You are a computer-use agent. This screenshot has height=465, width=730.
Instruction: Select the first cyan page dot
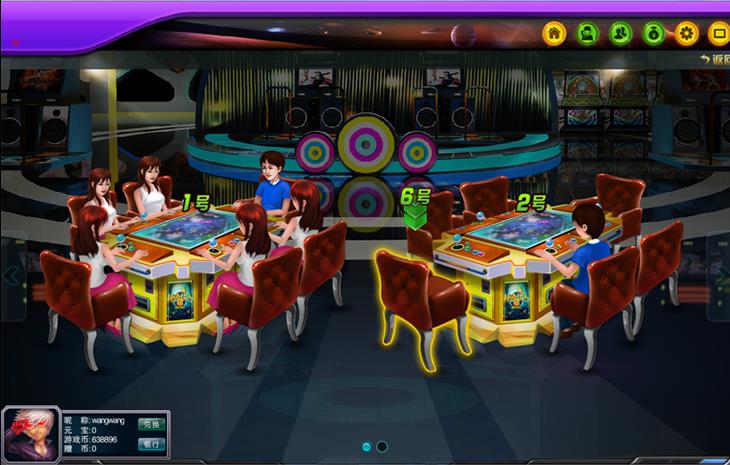367,446
